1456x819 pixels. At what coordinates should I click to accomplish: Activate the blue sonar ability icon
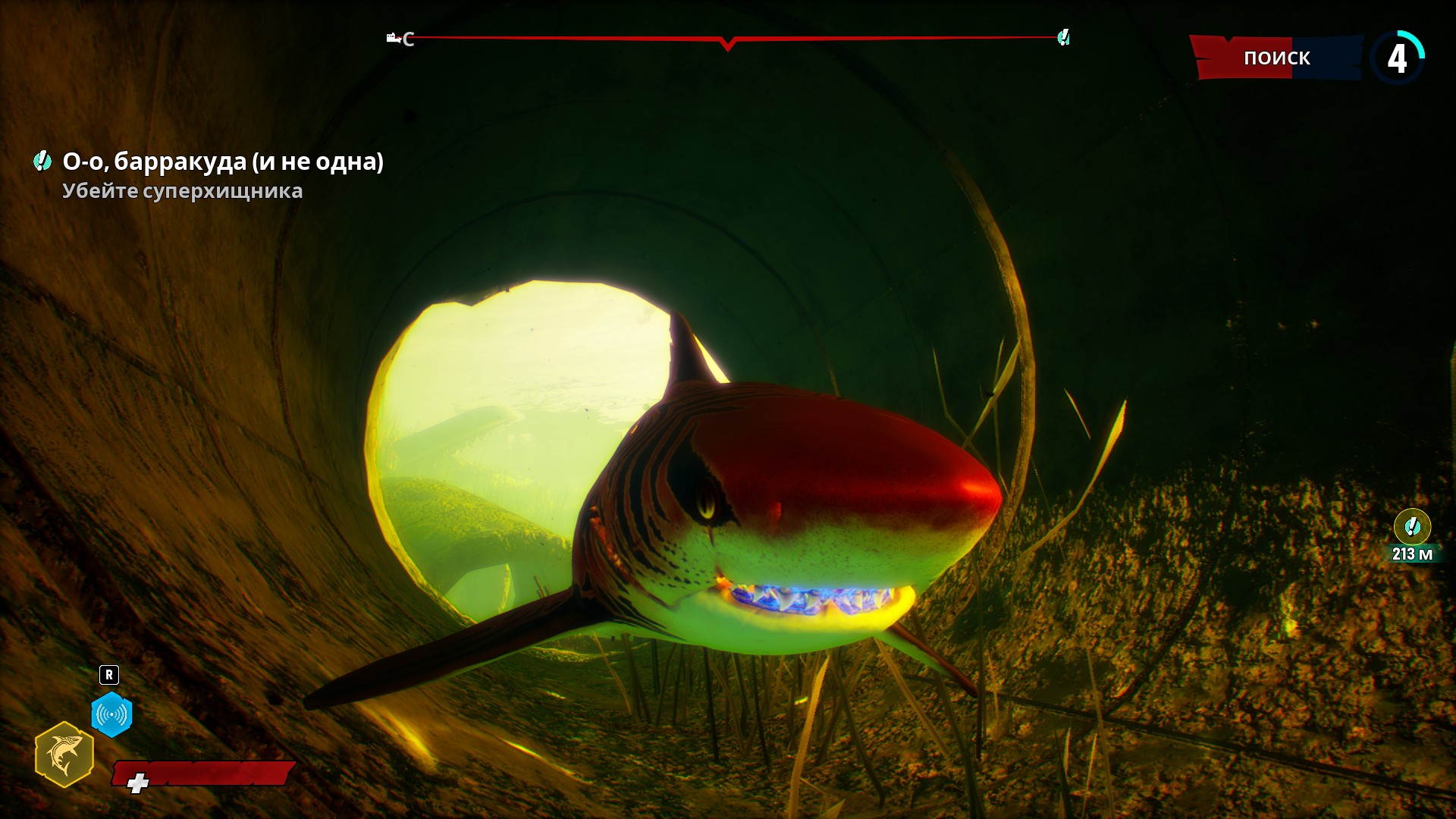111,714
